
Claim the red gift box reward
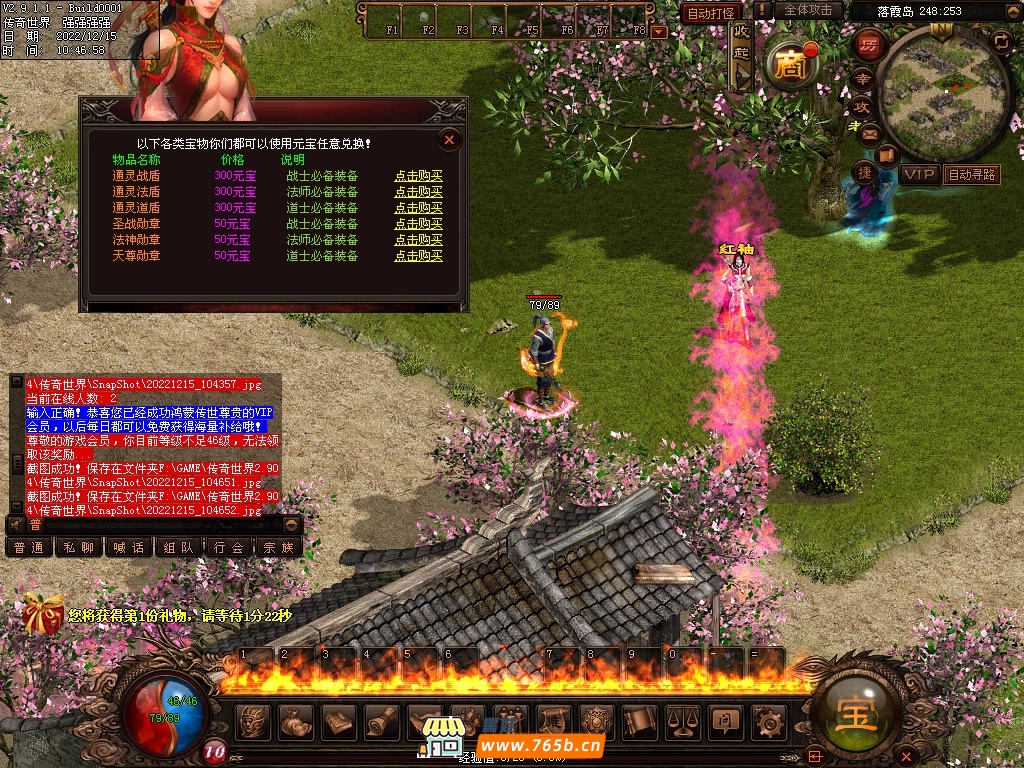tap(43, 614)
